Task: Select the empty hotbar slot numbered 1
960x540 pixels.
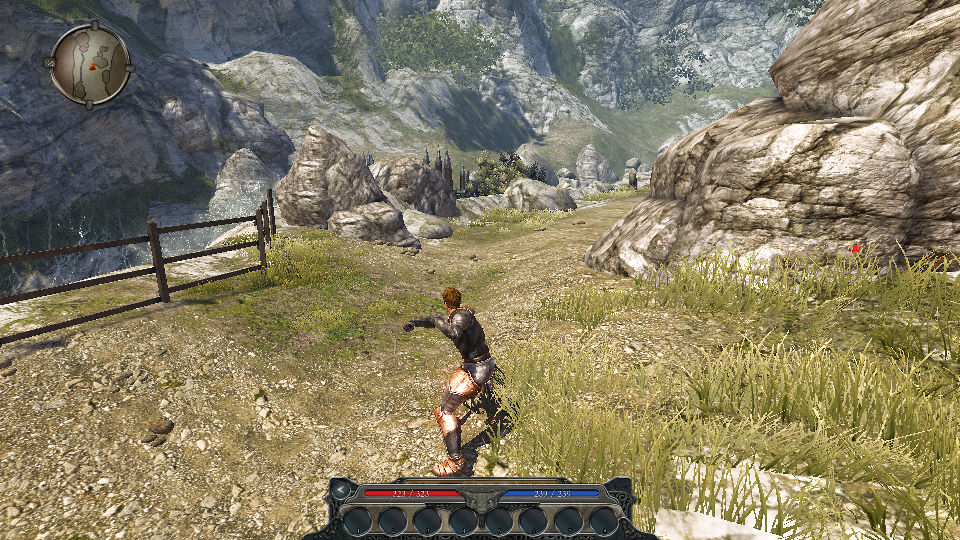Action: coord(357,520)
